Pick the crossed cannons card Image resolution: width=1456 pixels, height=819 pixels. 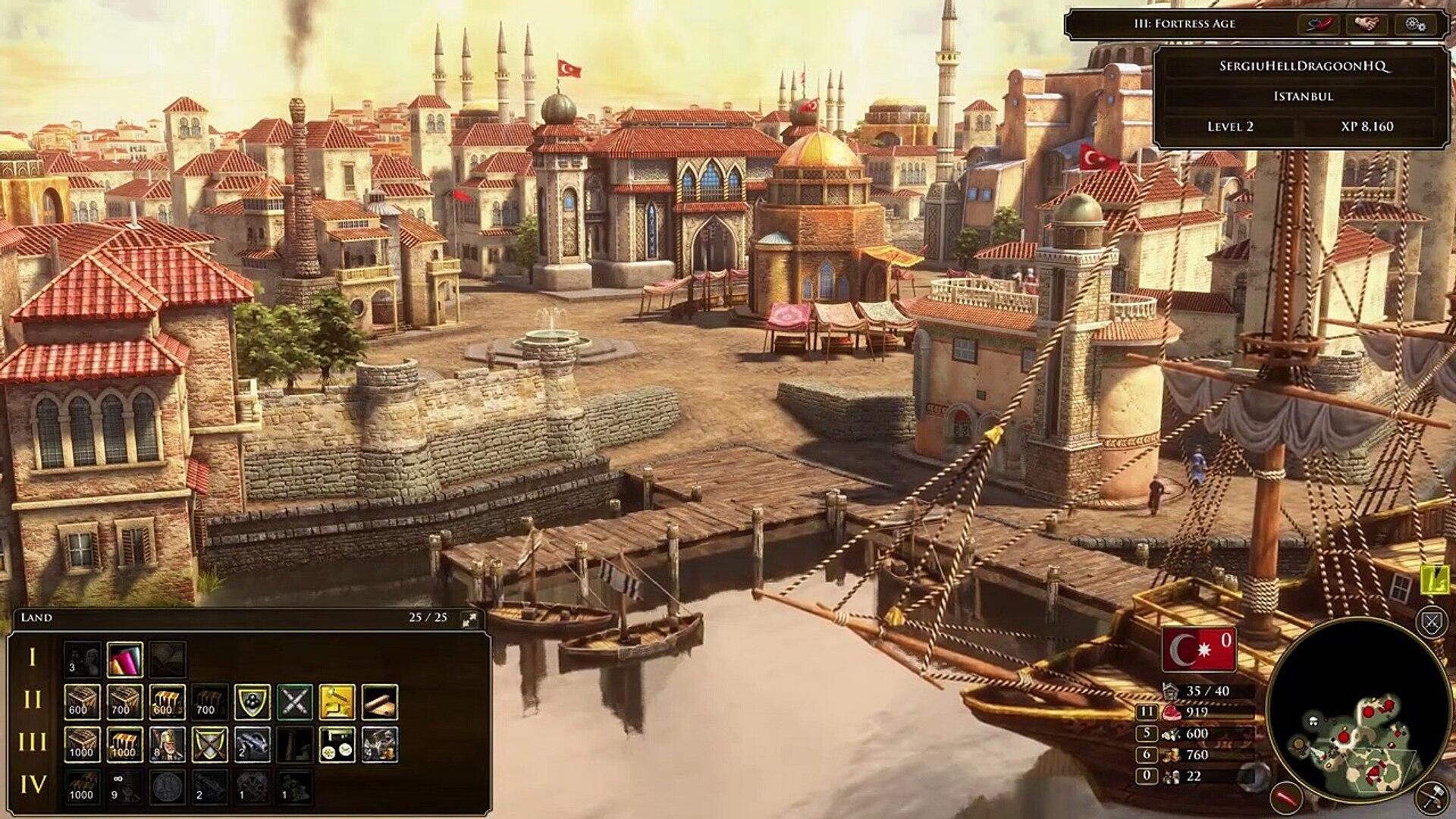294,701
